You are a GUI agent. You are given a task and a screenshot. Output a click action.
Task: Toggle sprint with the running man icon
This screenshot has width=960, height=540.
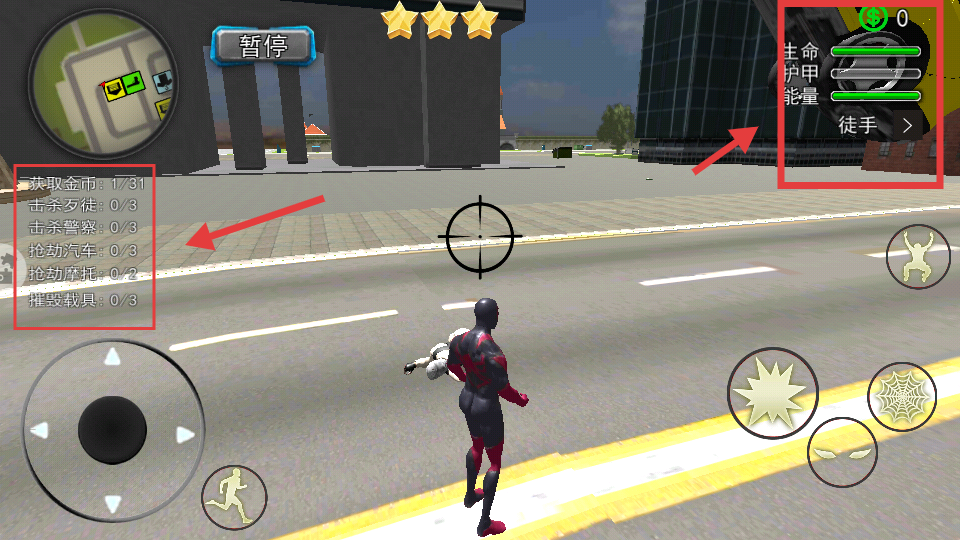(x=234, y=497)
